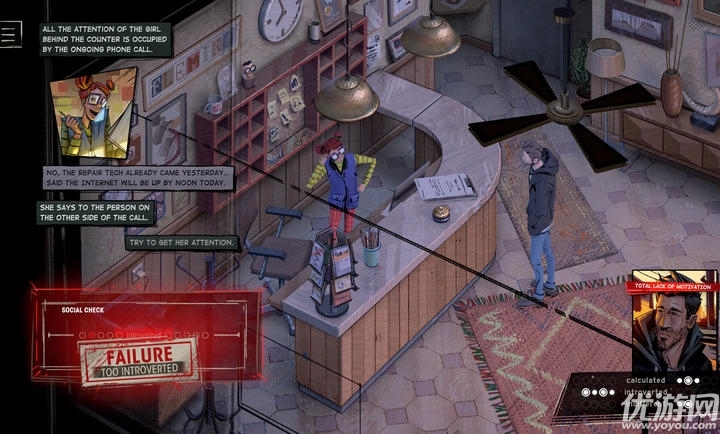Dismiss the Failure social check stamp
This screenshot has width=720, height=434.
pos(139,360)
